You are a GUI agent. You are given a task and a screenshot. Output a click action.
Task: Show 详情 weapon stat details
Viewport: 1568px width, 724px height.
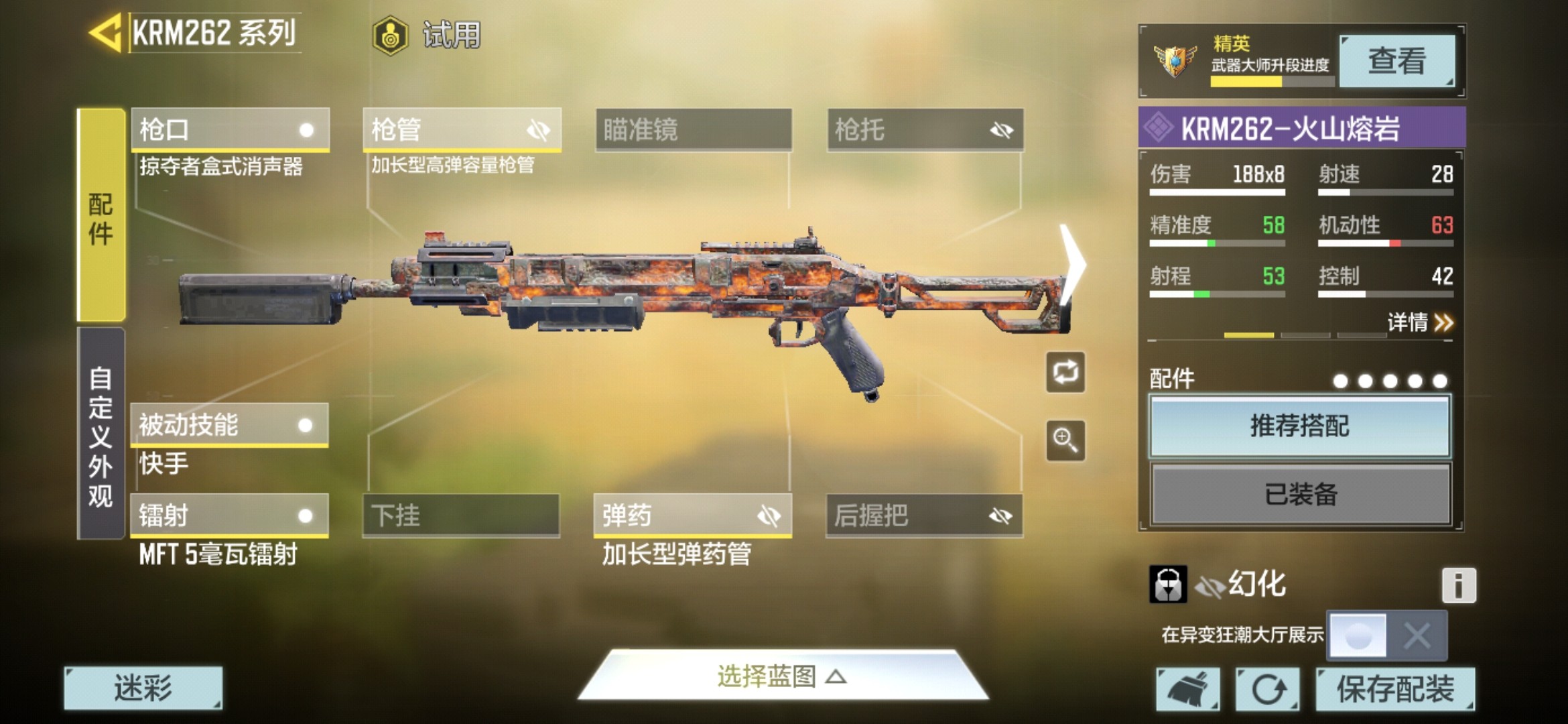1419,323
